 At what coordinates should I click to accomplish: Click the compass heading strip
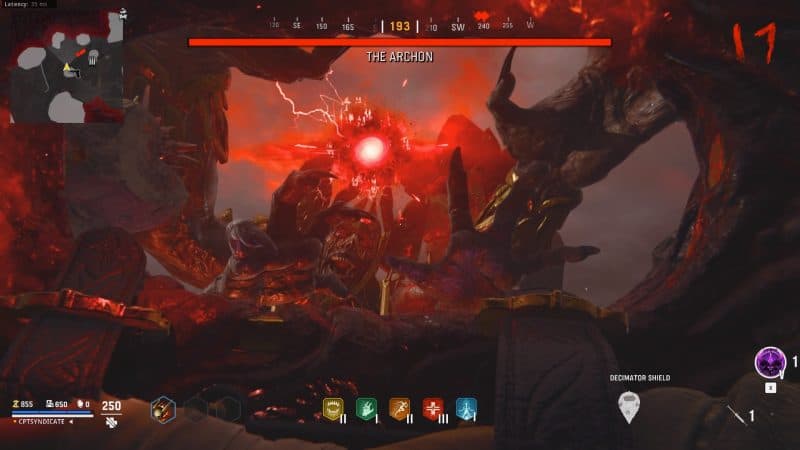(400, 26)
